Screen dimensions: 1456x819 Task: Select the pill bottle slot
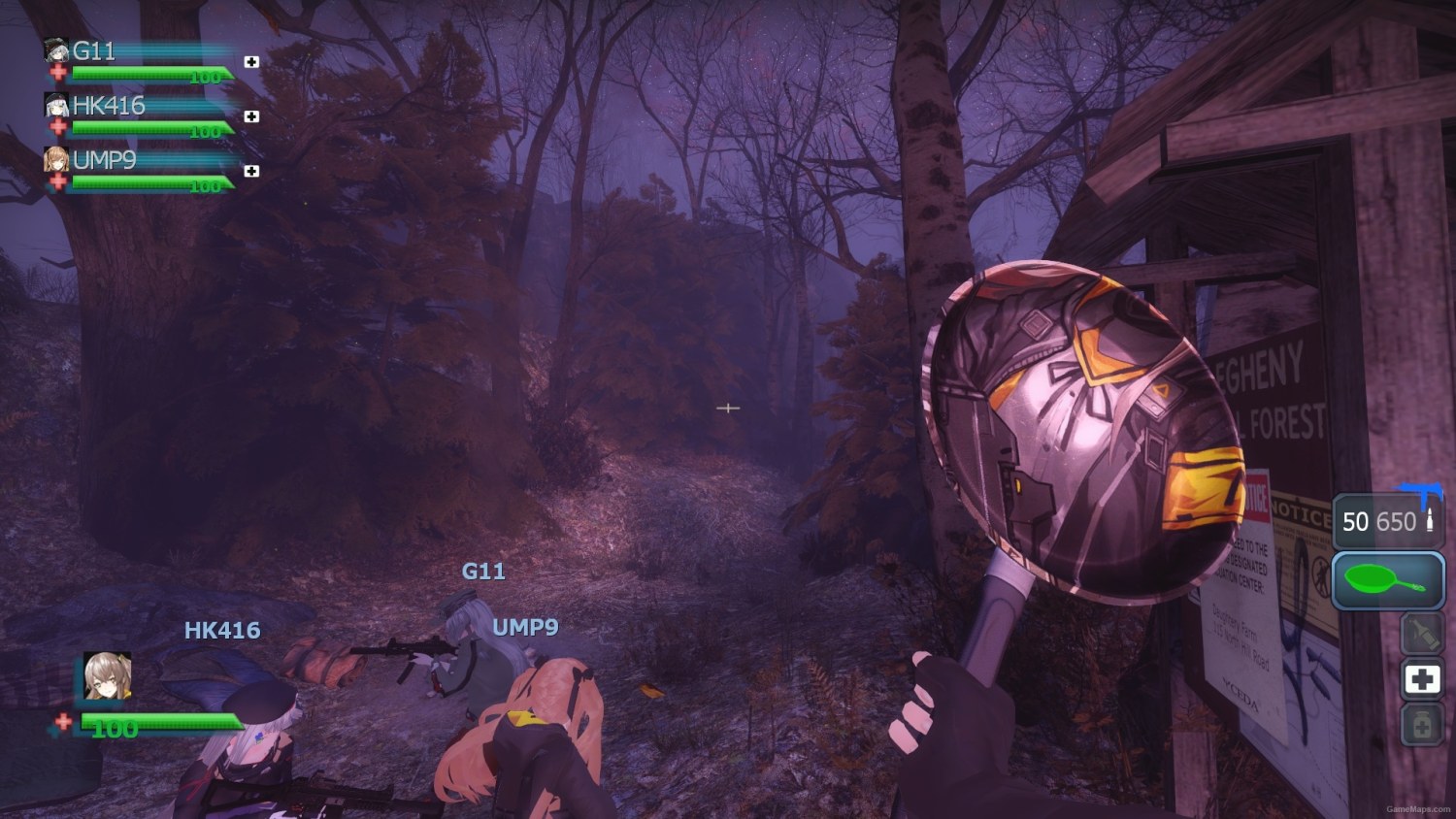1422,725
